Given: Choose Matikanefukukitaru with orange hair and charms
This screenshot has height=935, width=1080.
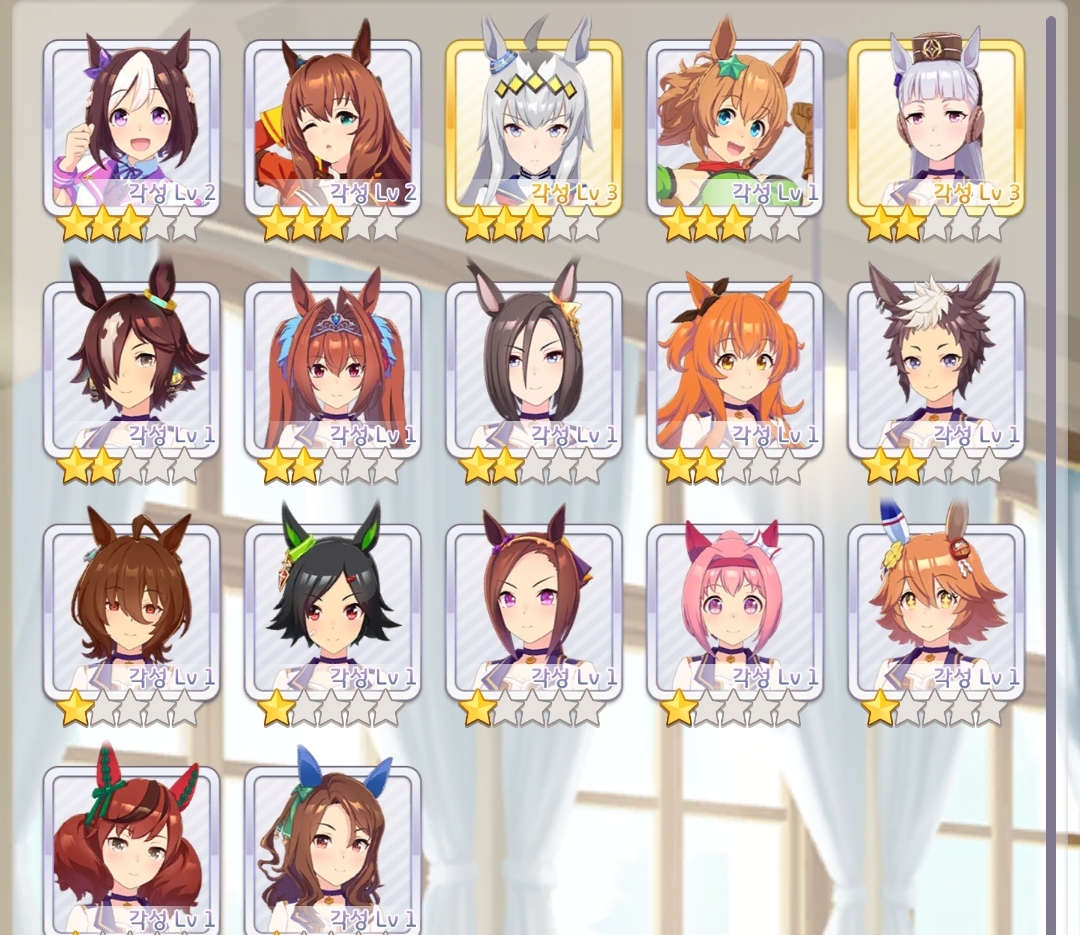Looking at the screenshot, I should coord(936,611).
